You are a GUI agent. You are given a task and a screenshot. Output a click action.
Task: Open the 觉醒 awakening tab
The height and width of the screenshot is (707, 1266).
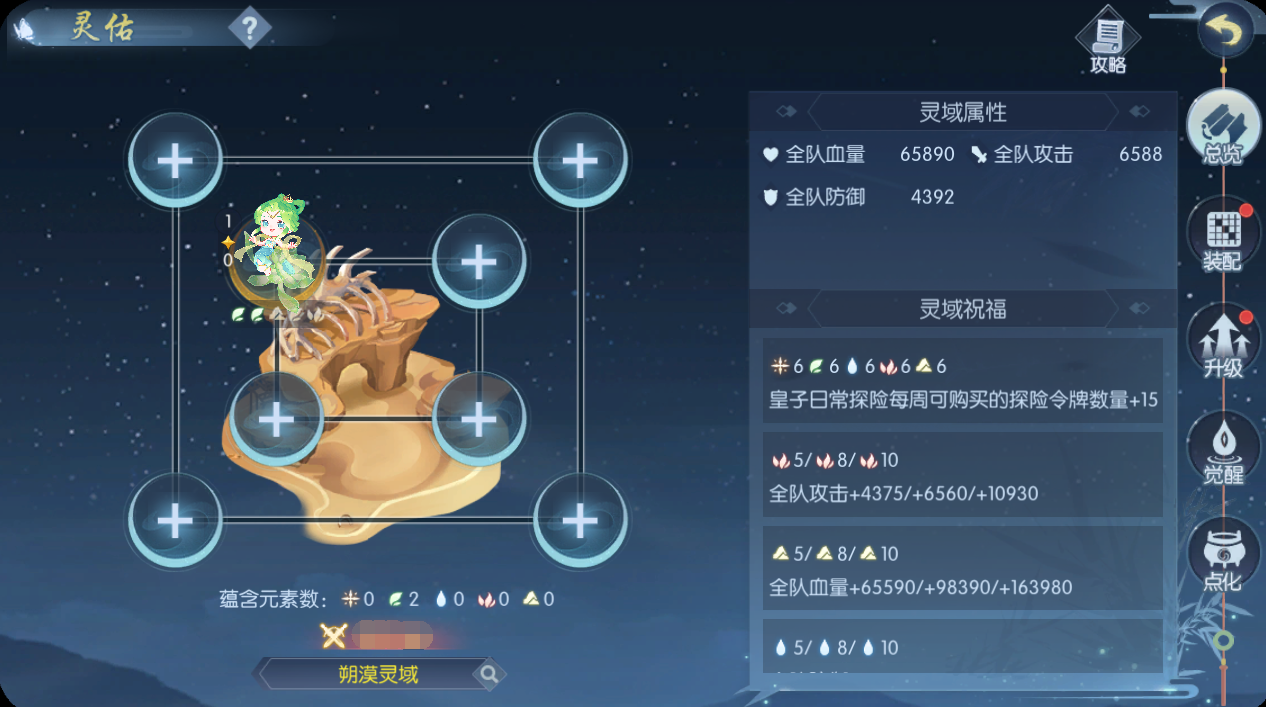pyautogui.click(x=1223, y=449)
